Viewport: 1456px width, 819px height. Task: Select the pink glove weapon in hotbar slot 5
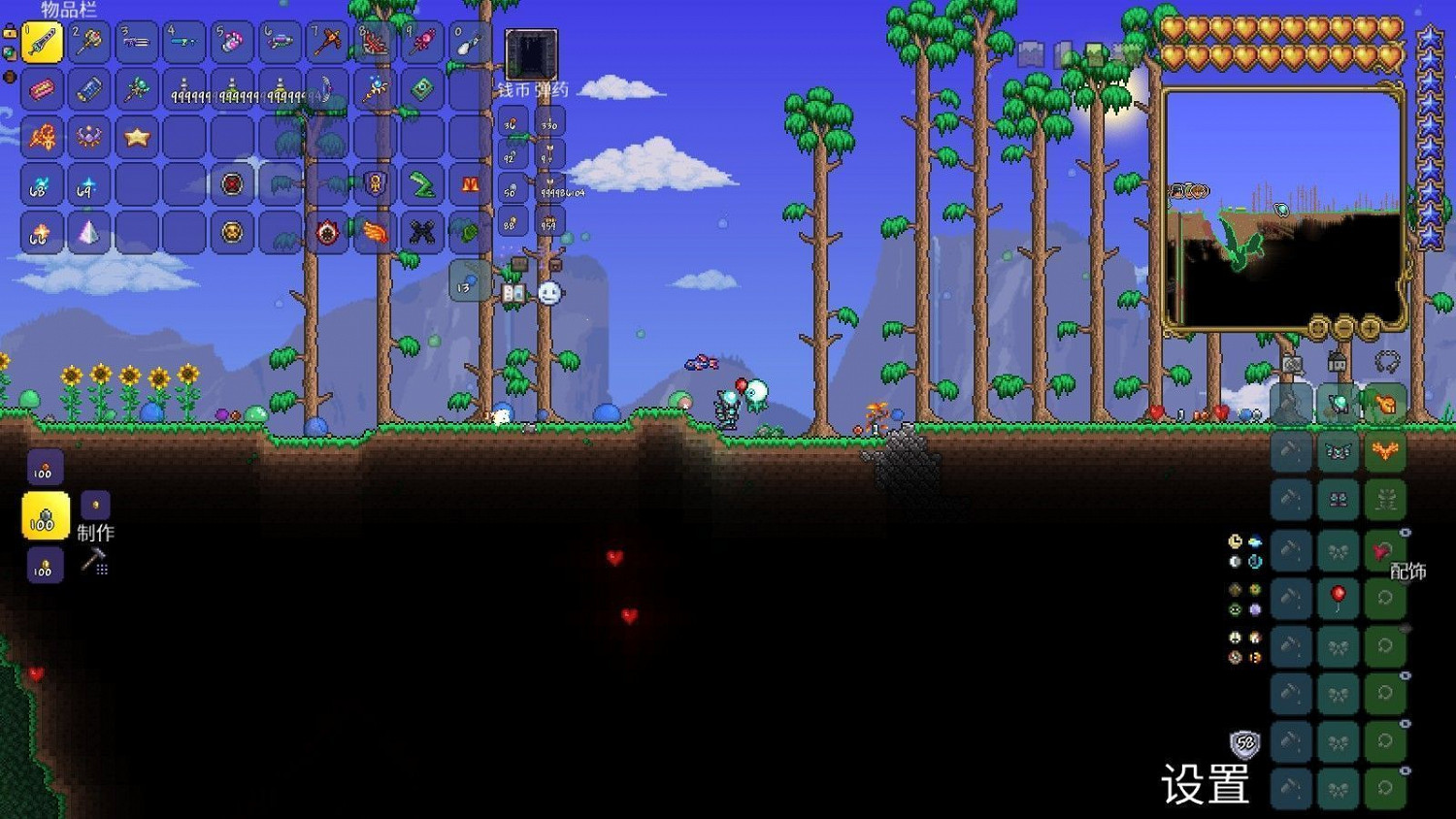point(231,42)
